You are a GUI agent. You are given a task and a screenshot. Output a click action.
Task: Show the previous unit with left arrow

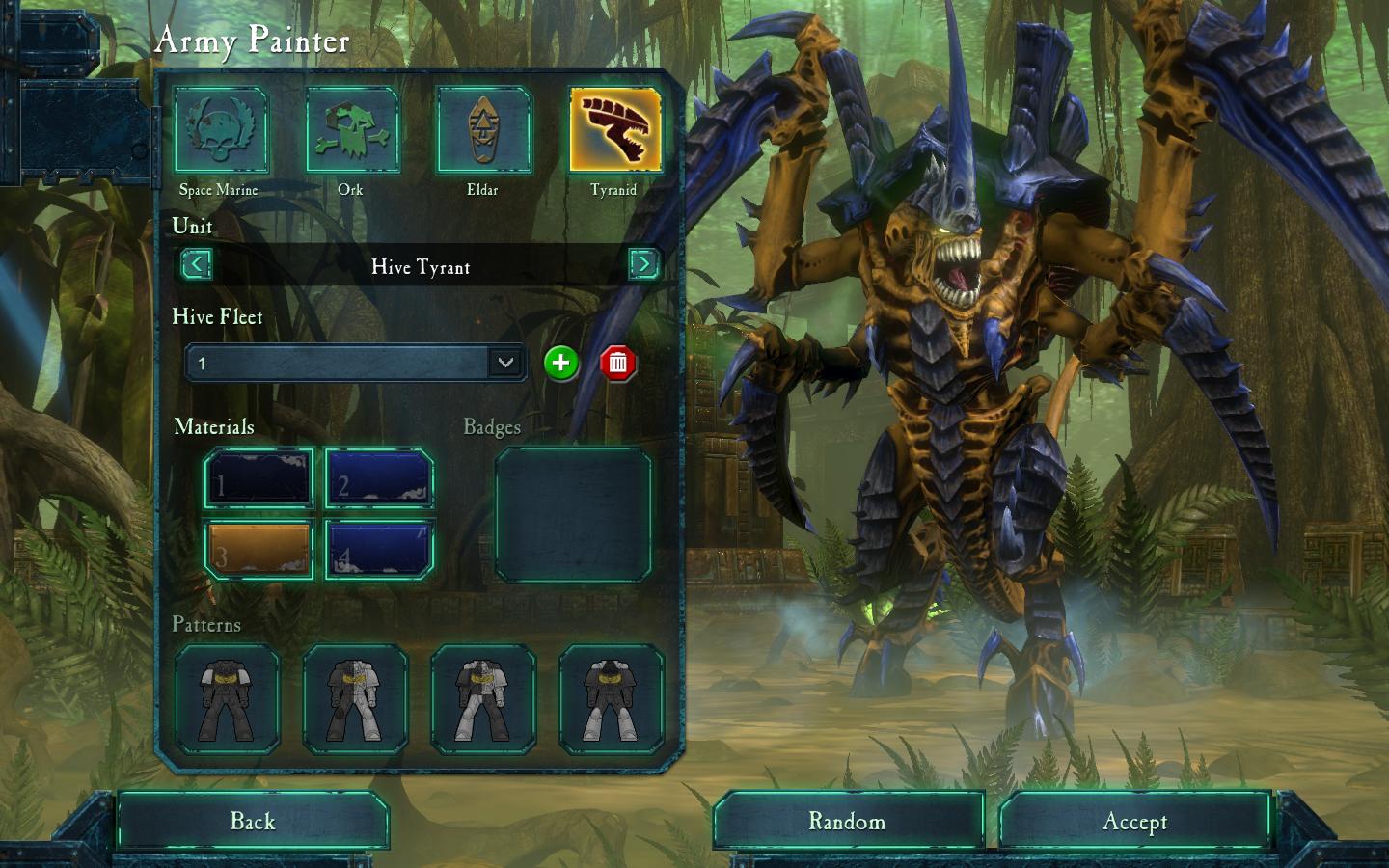[x=197, y=264]
